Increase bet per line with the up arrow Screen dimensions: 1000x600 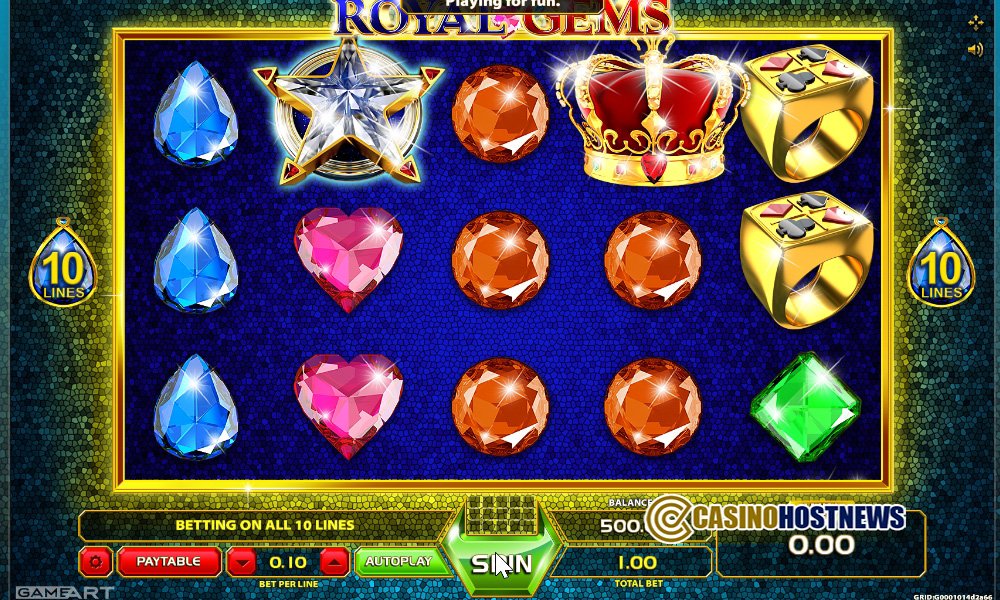(335, 562)
